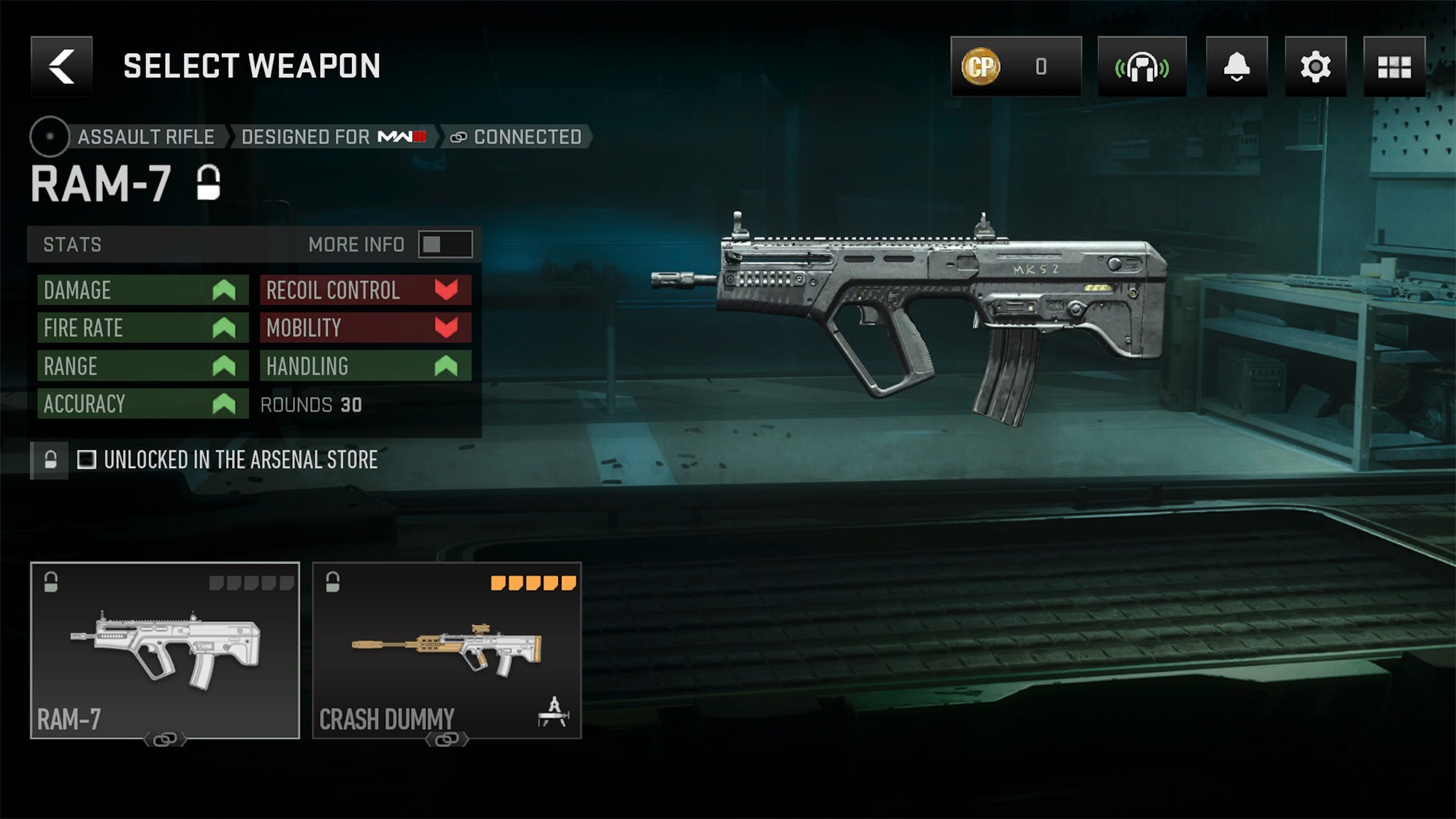Open the COD Points balance

[1015, 67]
